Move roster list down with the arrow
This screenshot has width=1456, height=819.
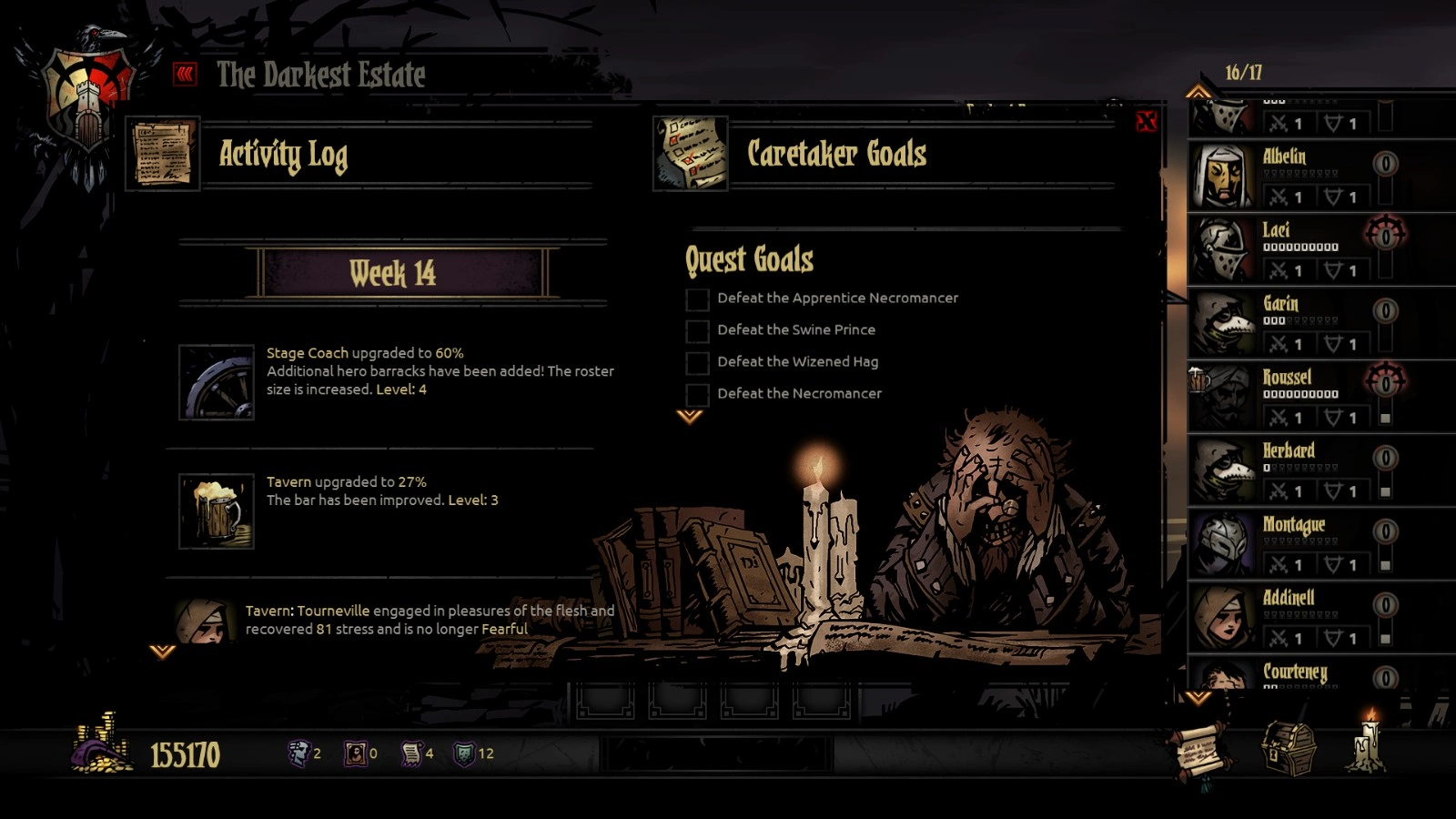pos(1198,698)
